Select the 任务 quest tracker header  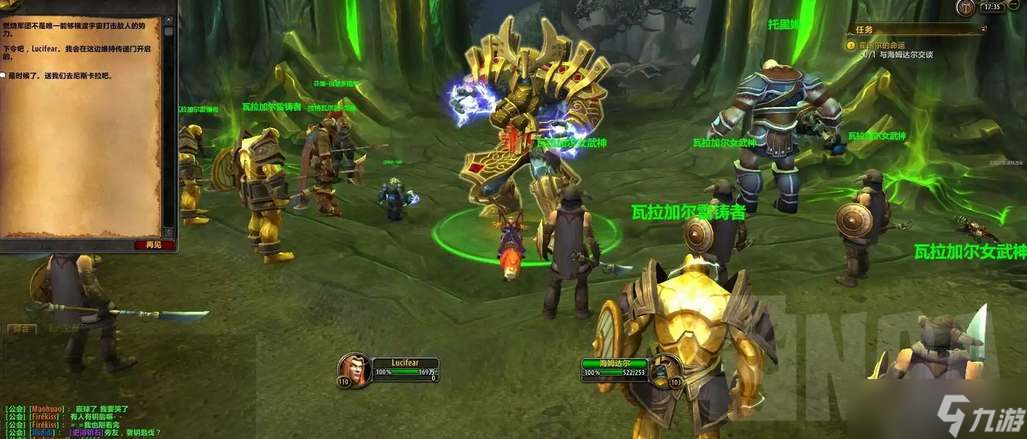pyautogui.click(x=866, y=29)
